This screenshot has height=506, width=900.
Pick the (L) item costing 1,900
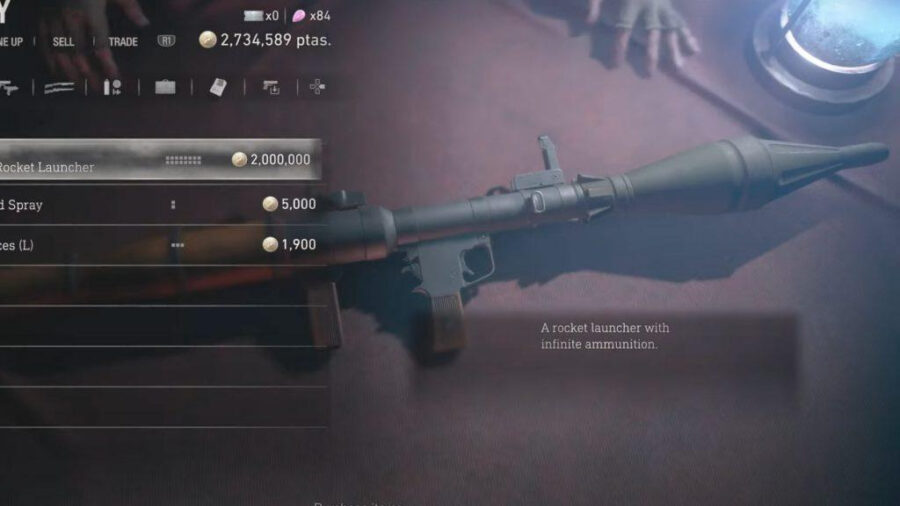160,245
